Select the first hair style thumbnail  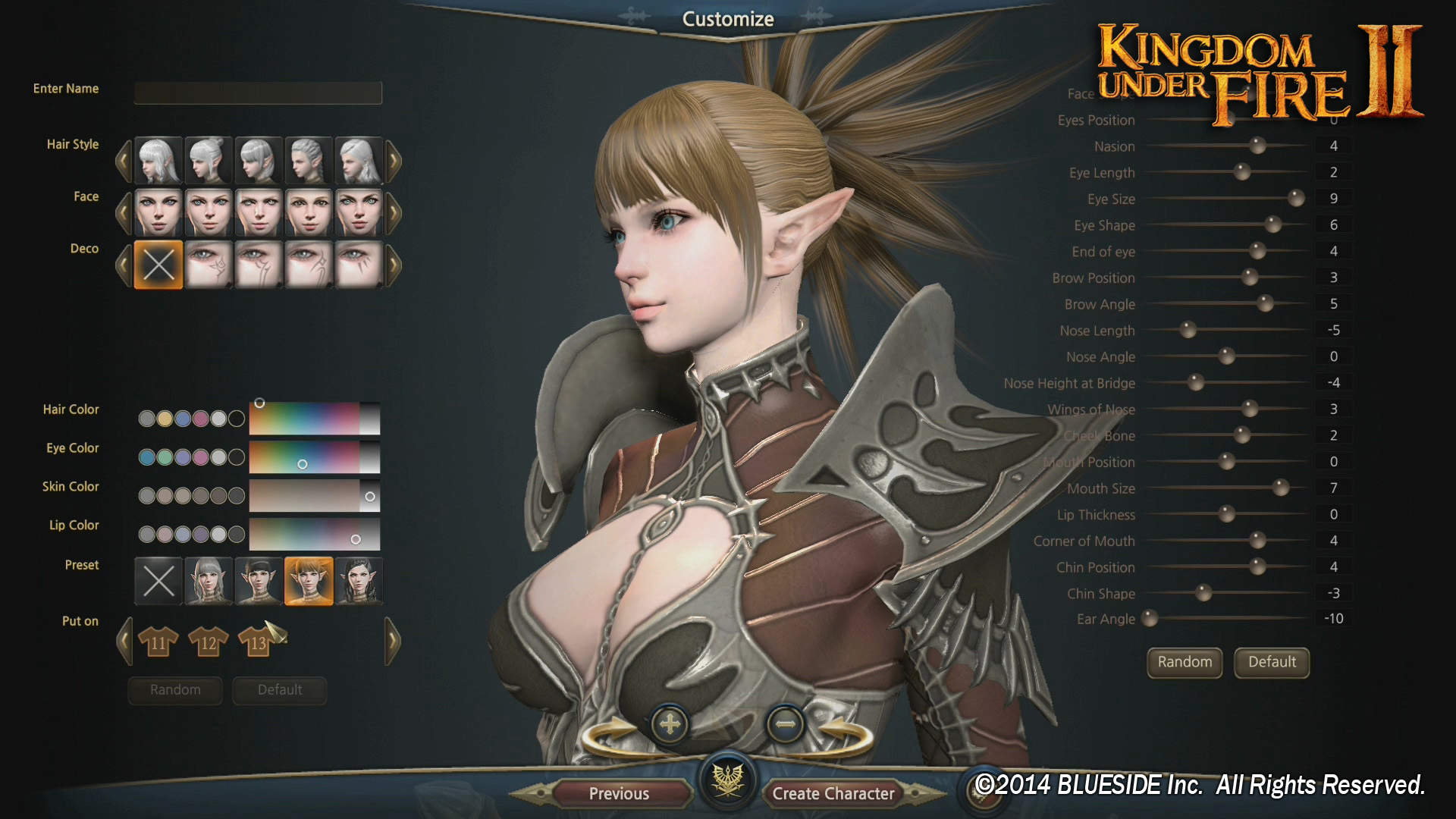point(157,160)
